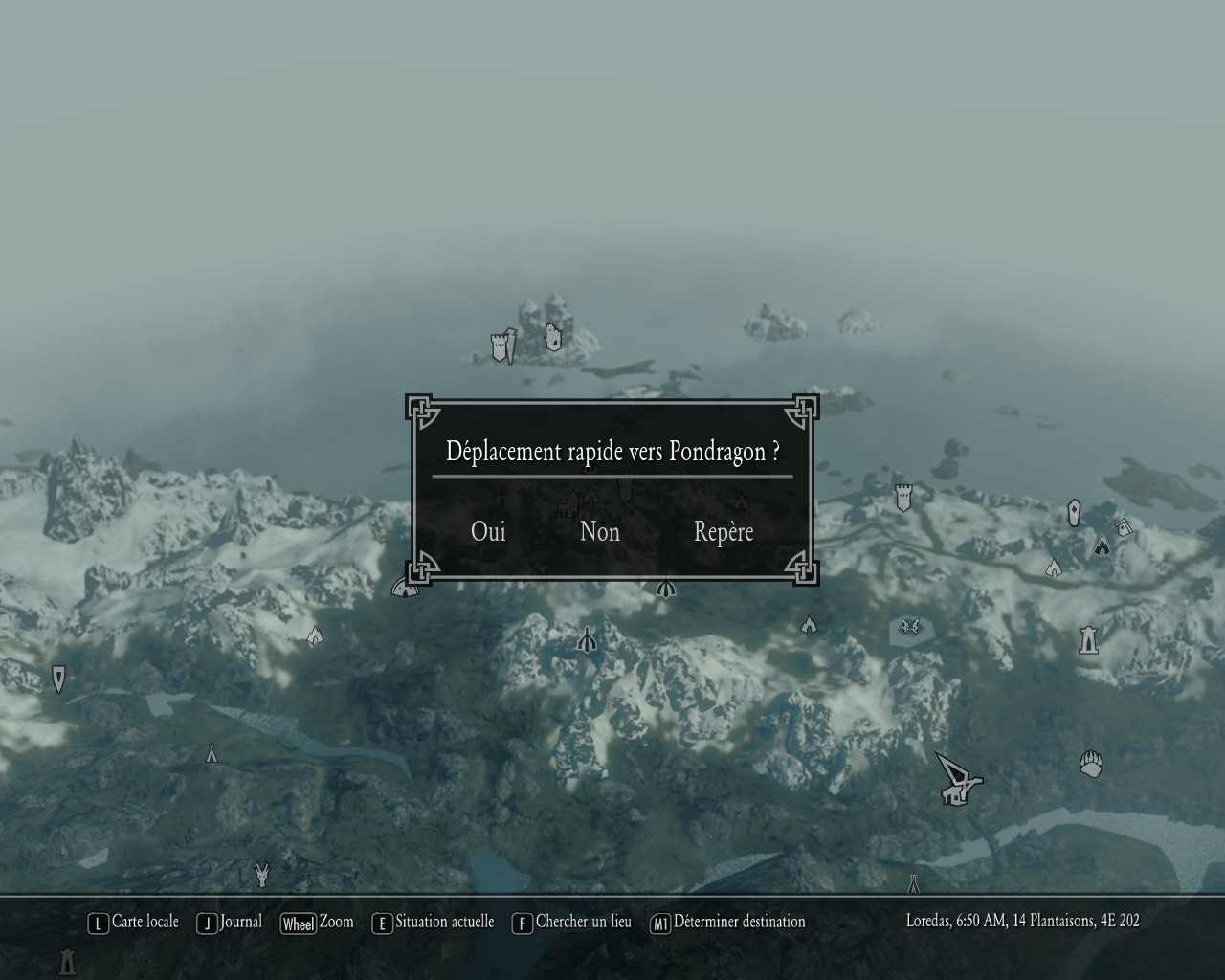This screenshot has height=980, width=1225.
Task: Confirm fast travel with Oui
Action: tap(488, 532)
